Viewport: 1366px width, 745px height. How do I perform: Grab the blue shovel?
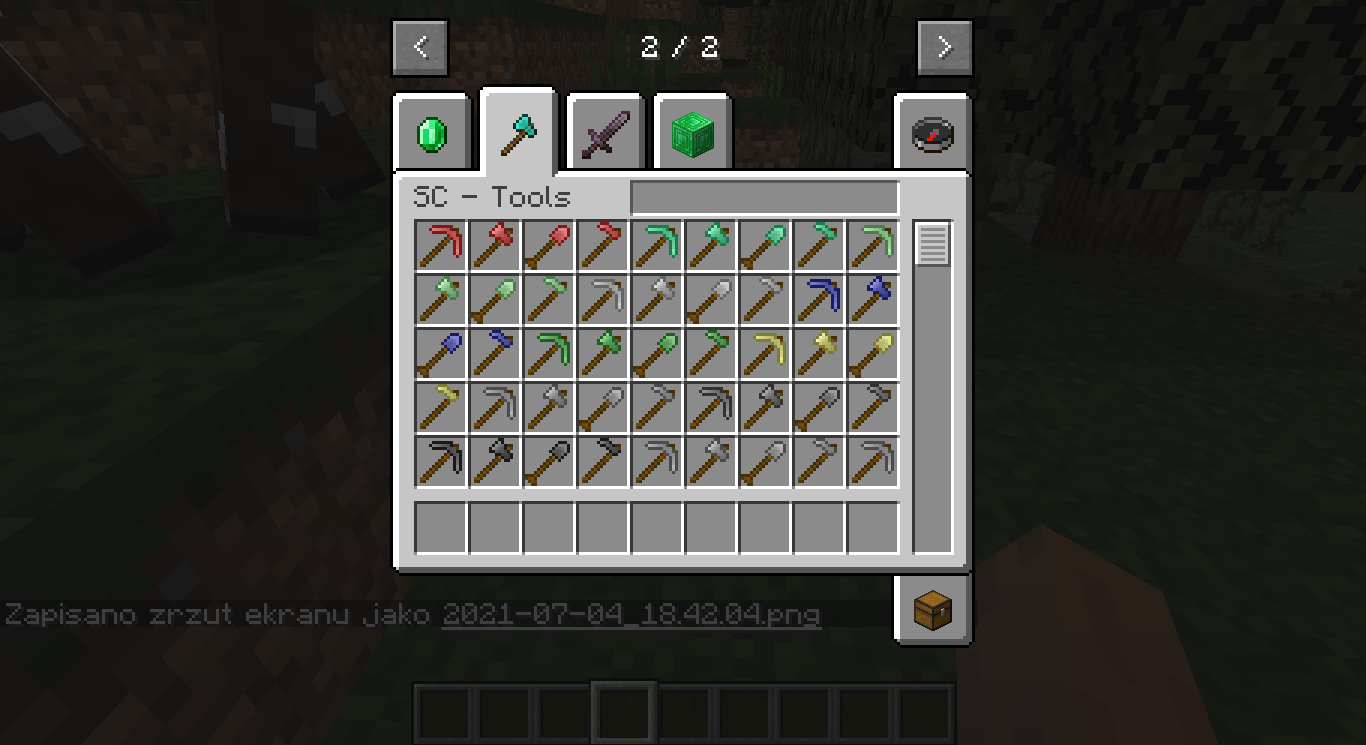(440, 355)
